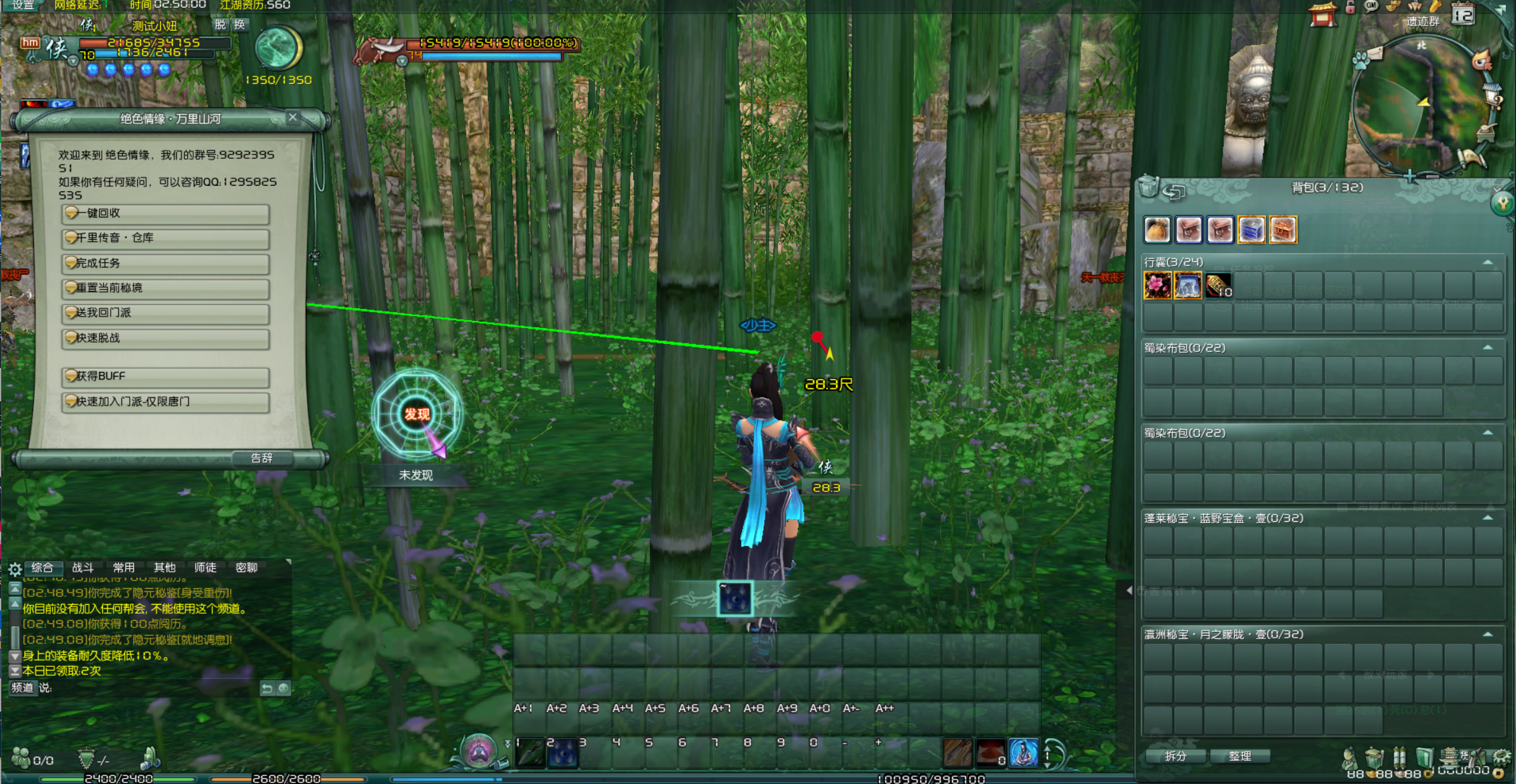Click the 发现 octagonal compass button
This screenshot has width=1516, height=784.
[417, 415]
